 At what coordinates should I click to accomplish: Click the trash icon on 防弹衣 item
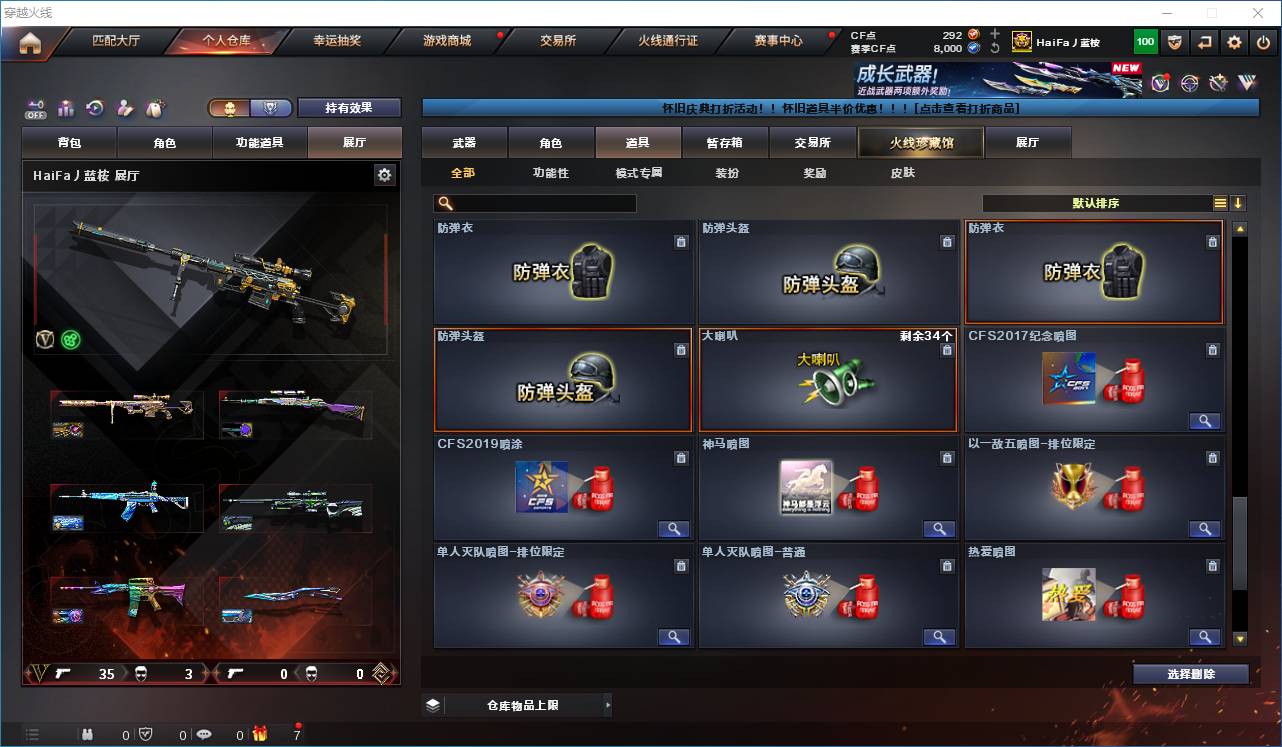[x=681, y=242]
